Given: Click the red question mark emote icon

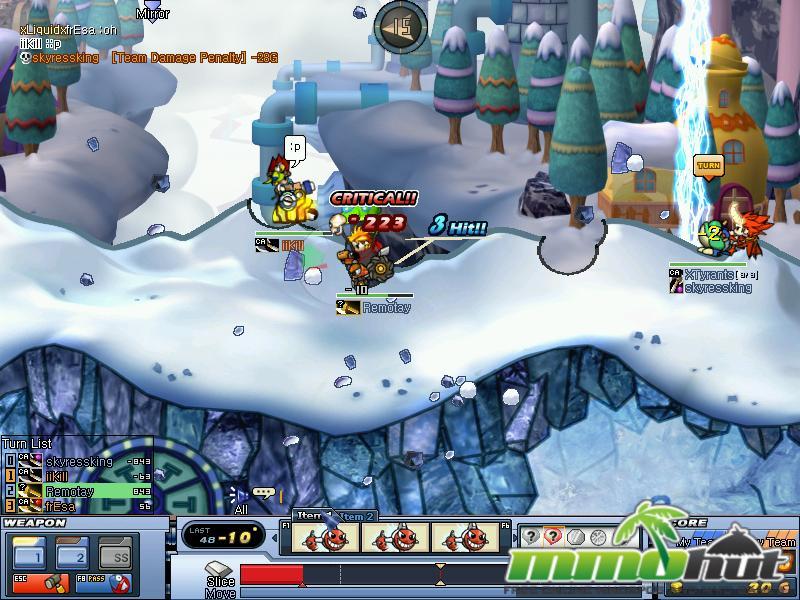Looking at the screenshot, I should [x=552, y=537].
